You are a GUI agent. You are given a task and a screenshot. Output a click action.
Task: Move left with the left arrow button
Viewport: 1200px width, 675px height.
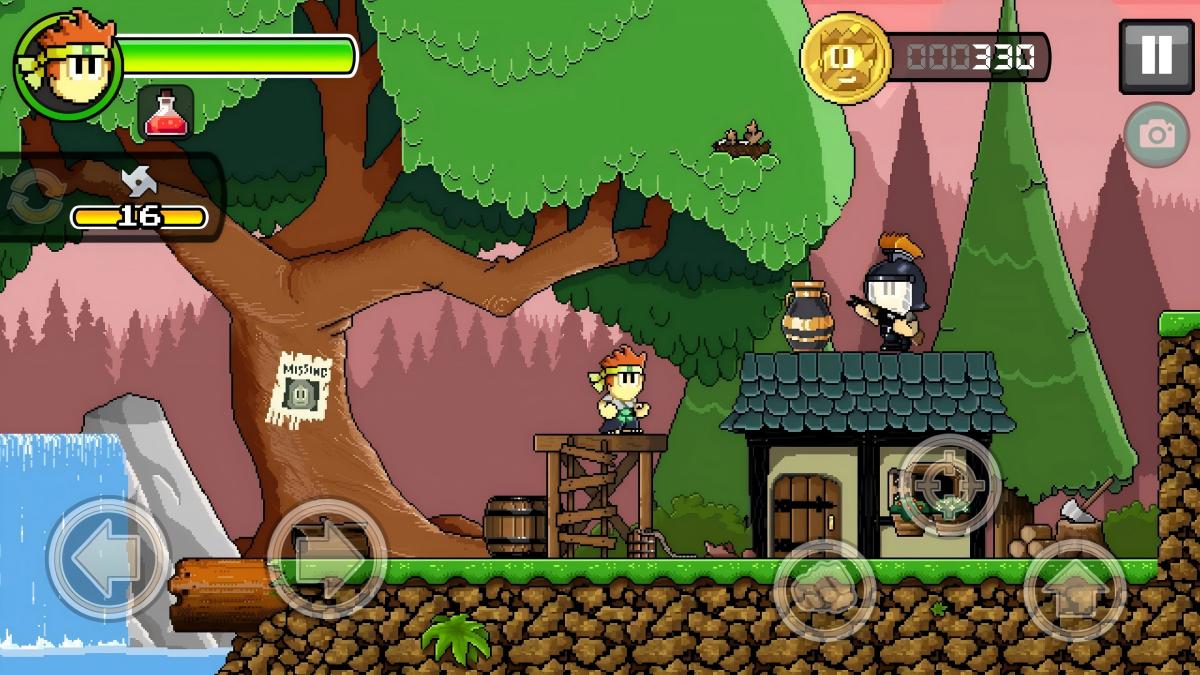tap(107, 558)
